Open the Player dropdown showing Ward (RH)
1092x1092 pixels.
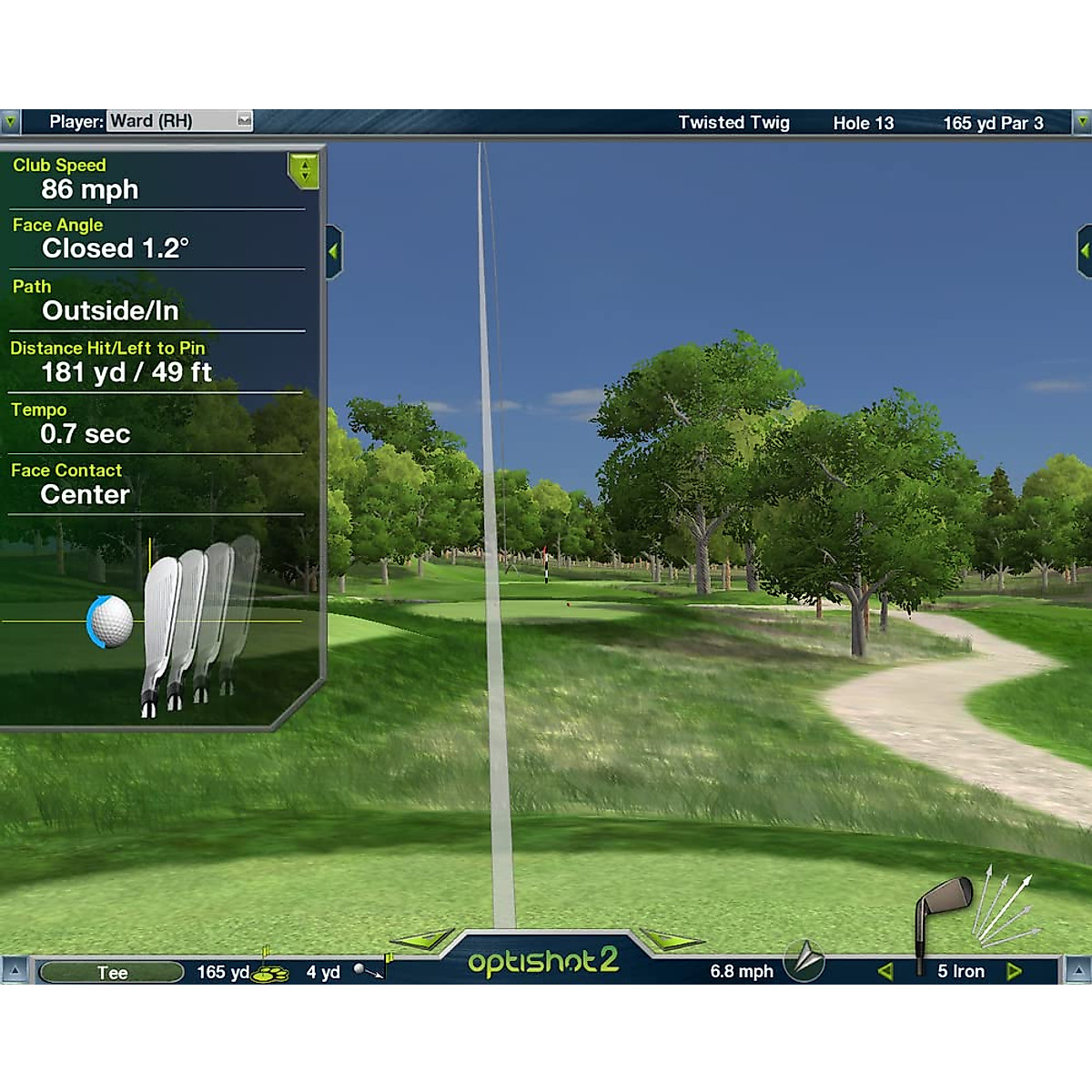(244, 120)
